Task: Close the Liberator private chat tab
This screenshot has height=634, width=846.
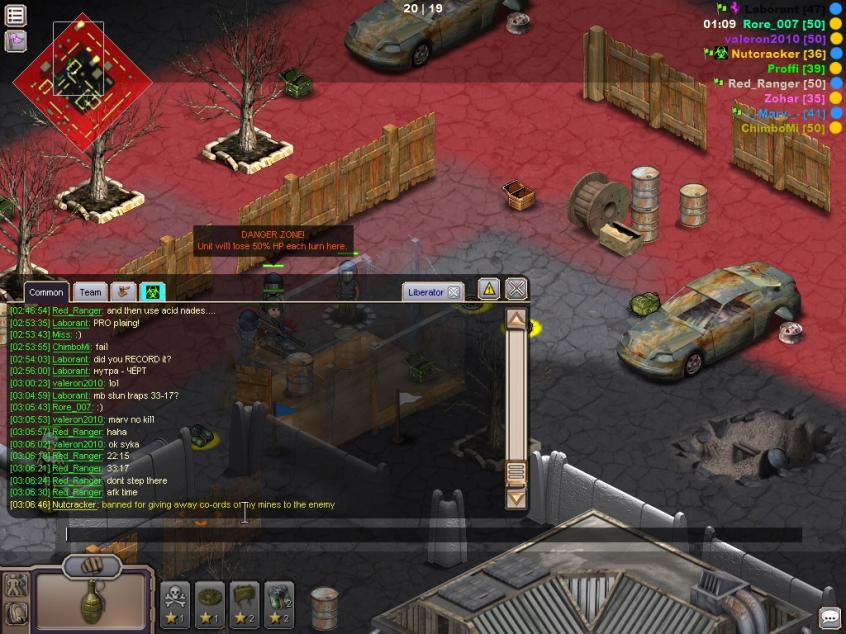Action: (x=453, y=292)
